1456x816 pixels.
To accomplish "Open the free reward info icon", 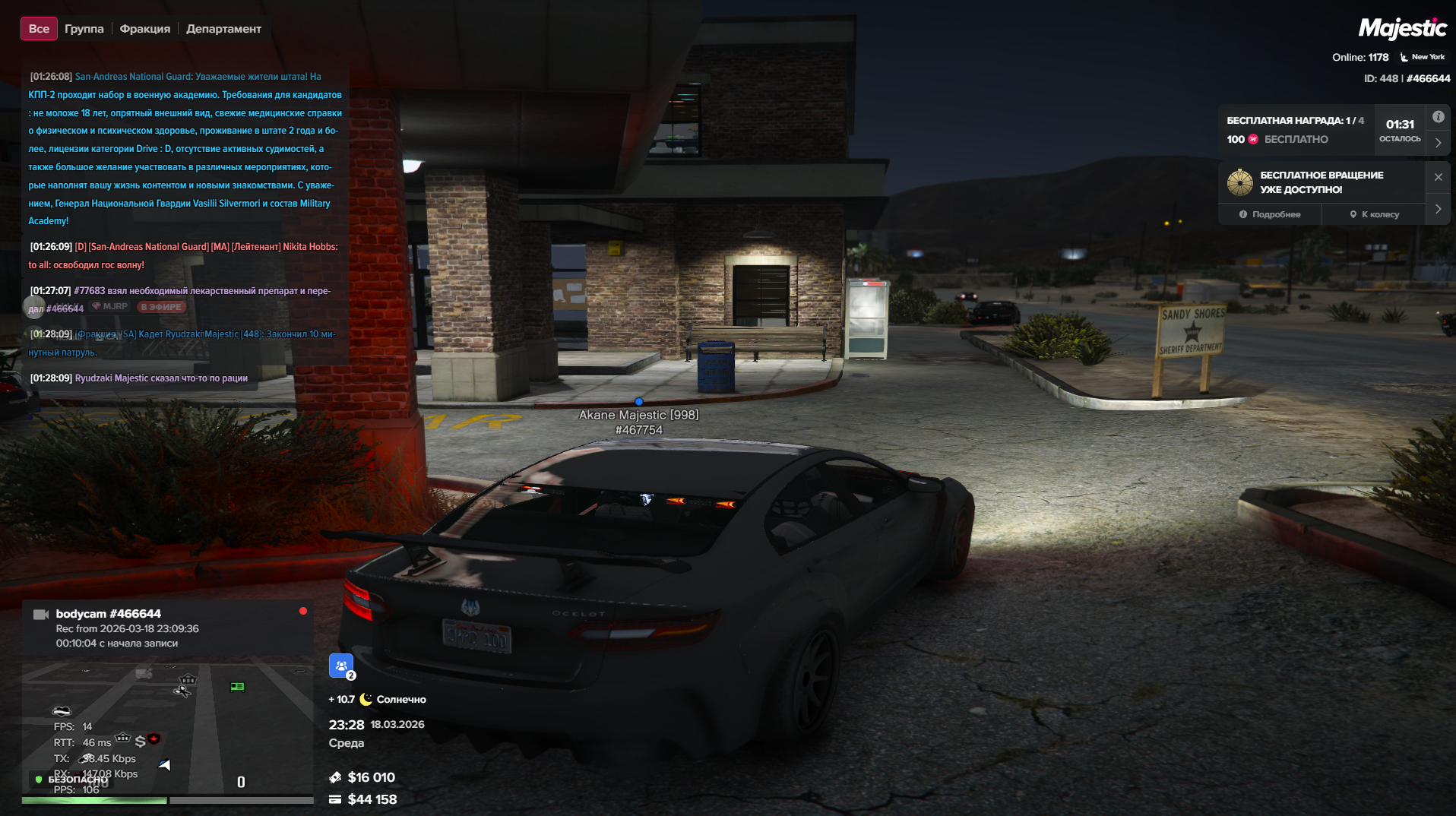I will [x=1438, y=117].
